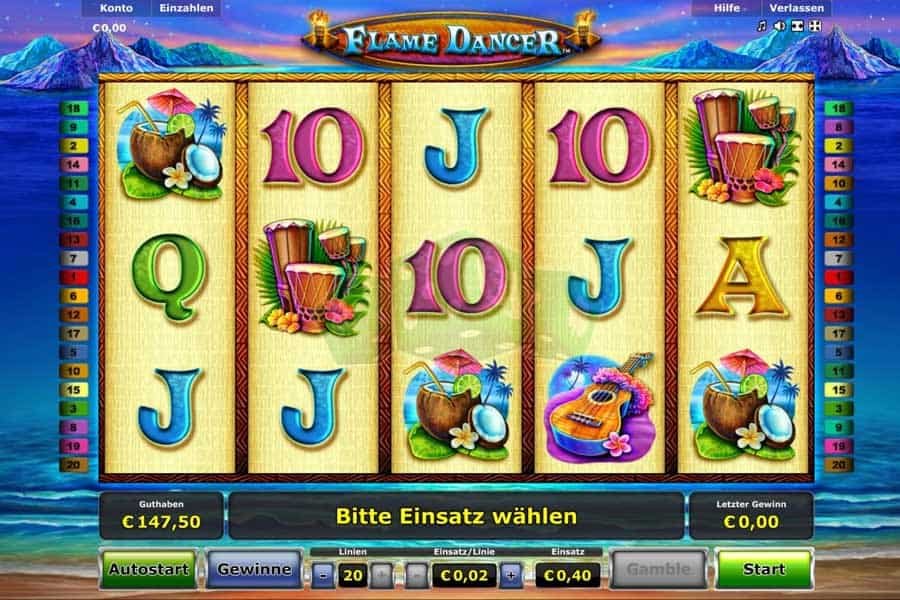Click the greyed-out Gamble button
This screenshot has width=900, height=600.
click(x=658, y=569)
